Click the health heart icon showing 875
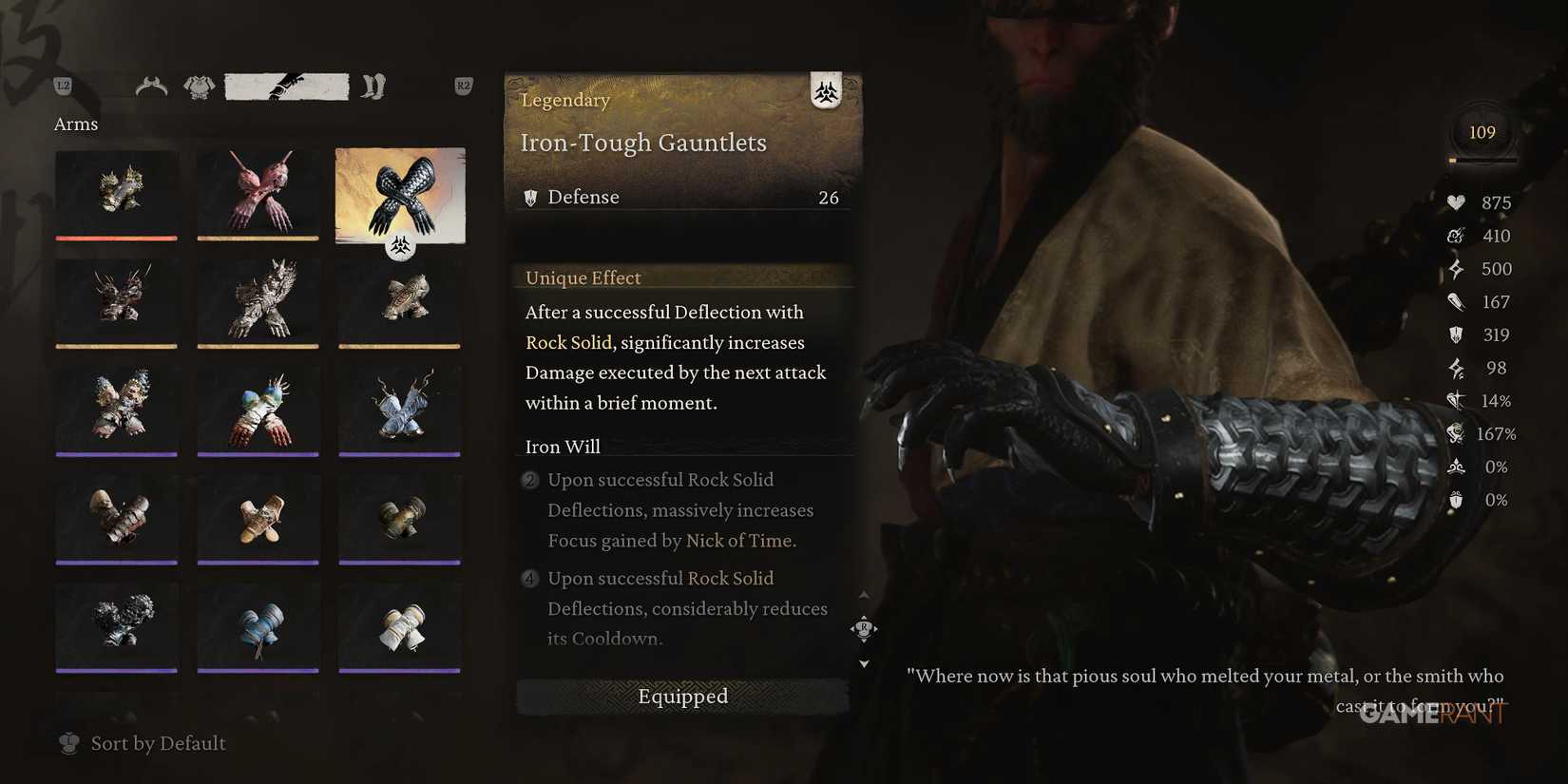The width and height of the screenshot is (1568, 784). click(x=1456, y=202)
